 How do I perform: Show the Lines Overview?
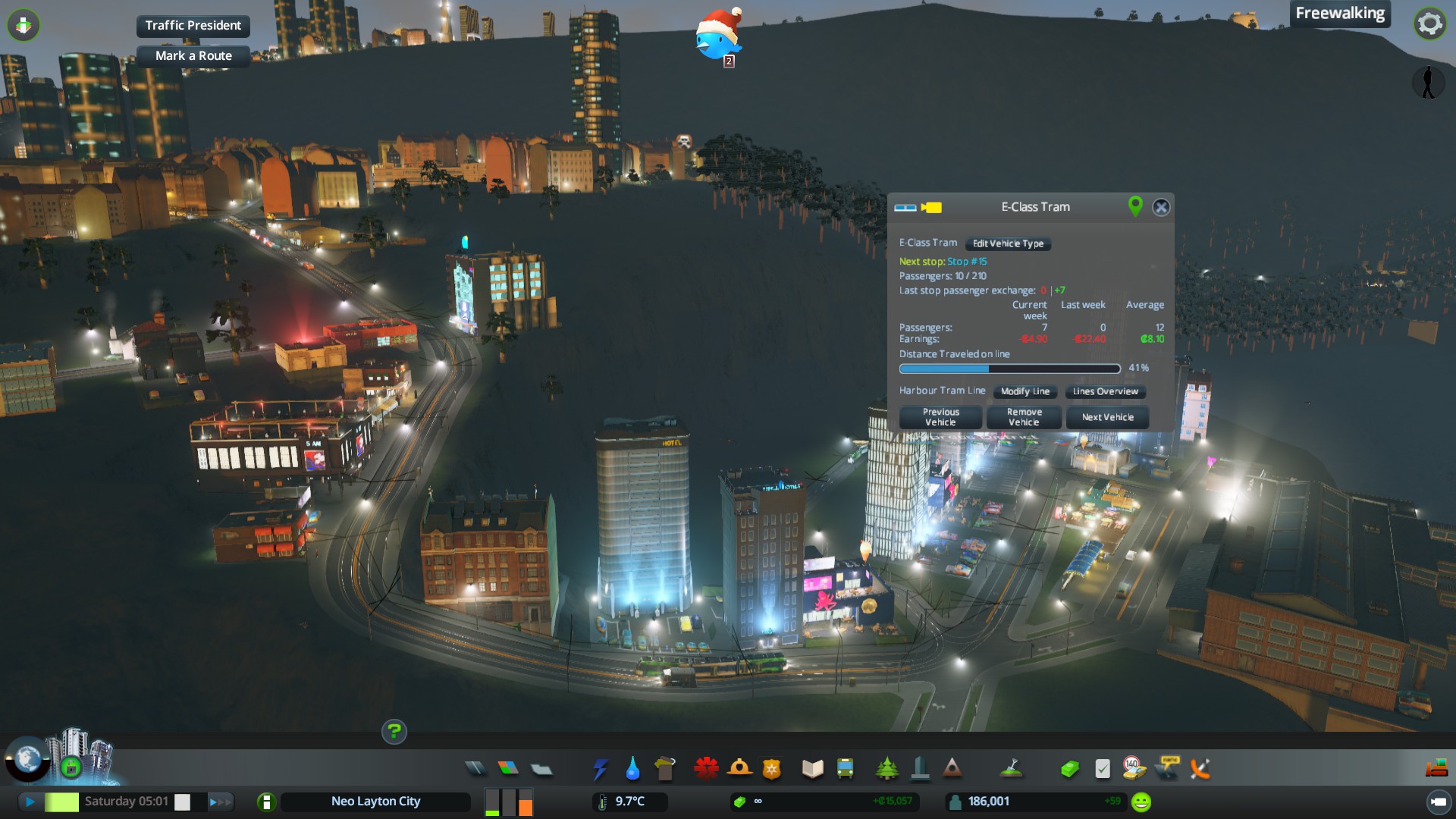pyautogui.click(x=1105, y=391)
